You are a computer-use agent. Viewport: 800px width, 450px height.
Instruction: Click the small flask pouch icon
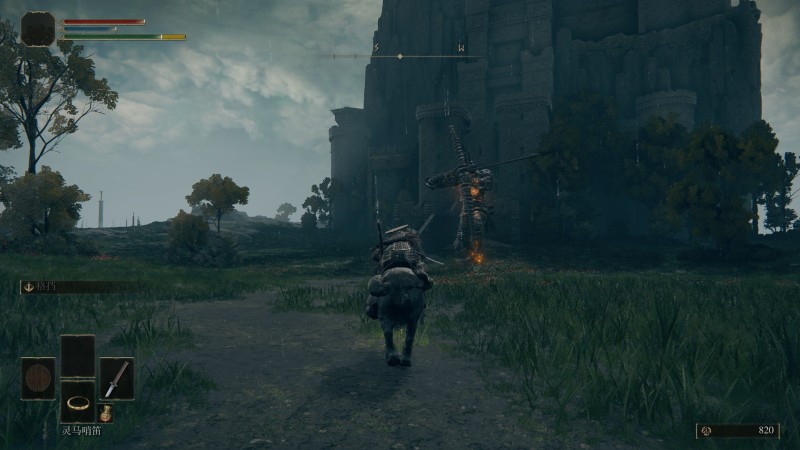[x=105, y=412]
